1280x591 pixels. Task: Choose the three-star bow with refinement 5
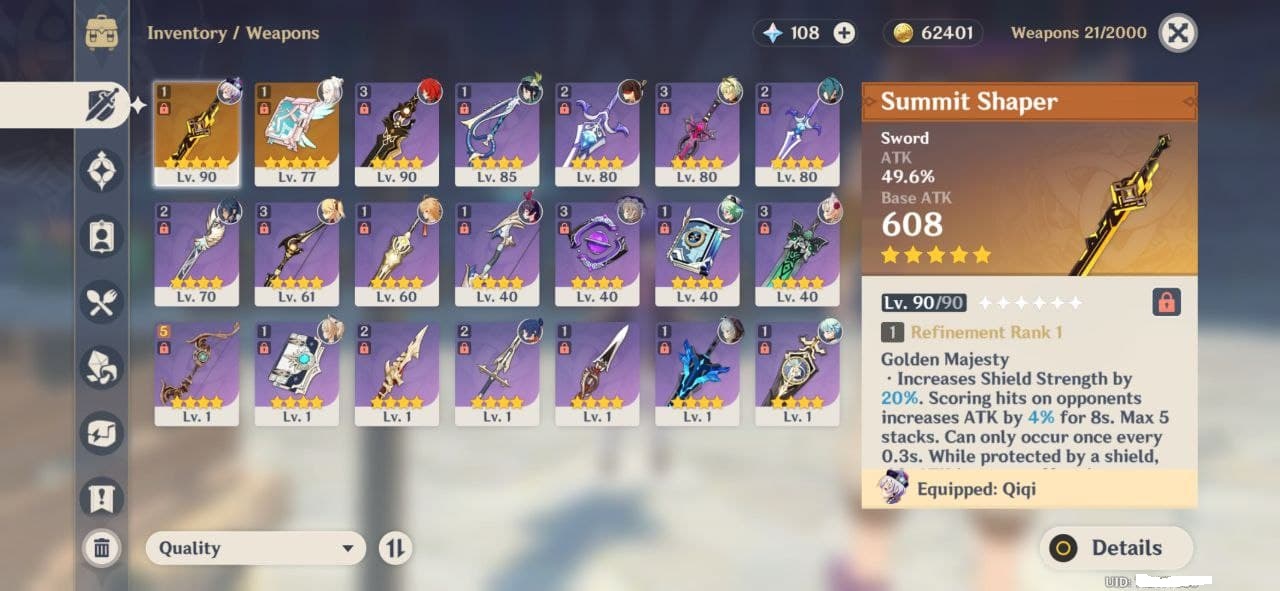(x=196, y=374)
